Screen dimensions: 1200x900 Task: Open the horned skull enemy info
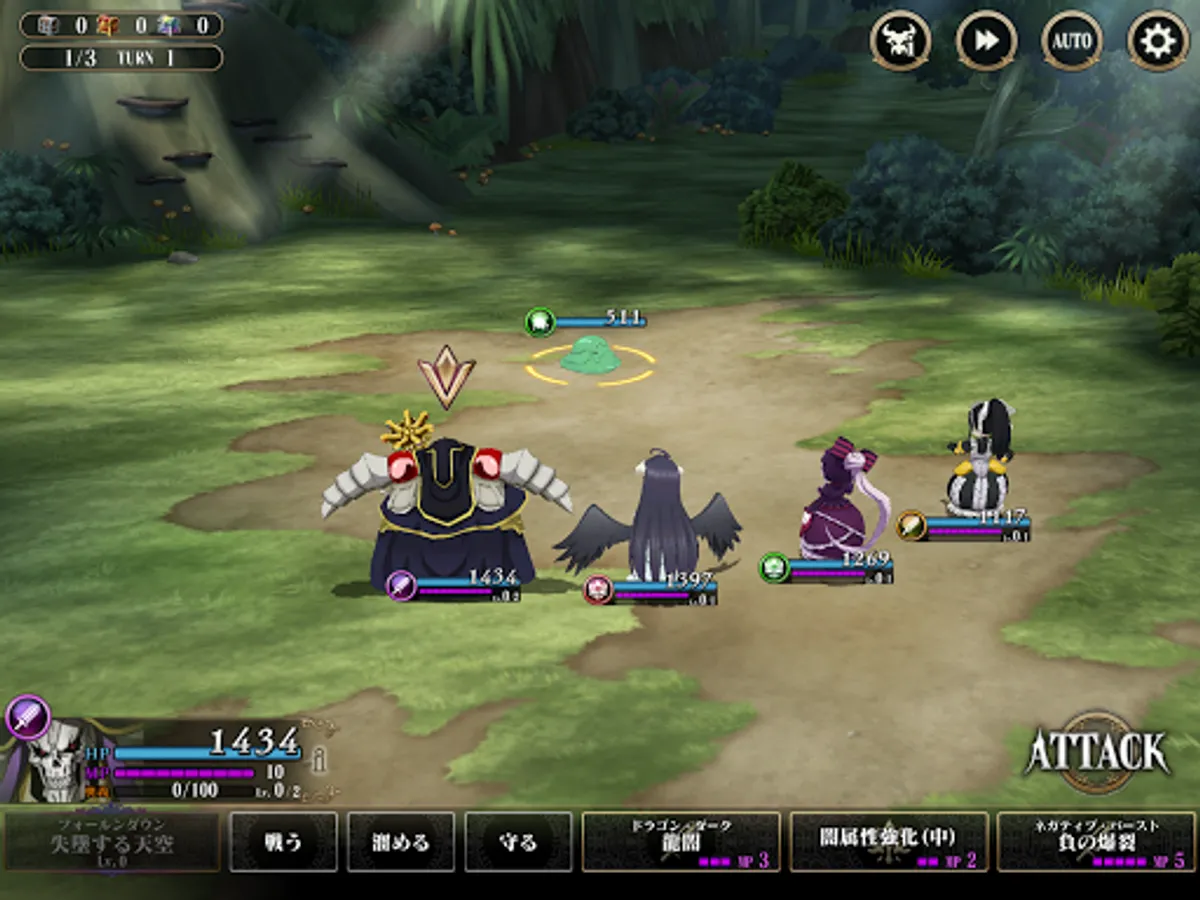[900, 41]
